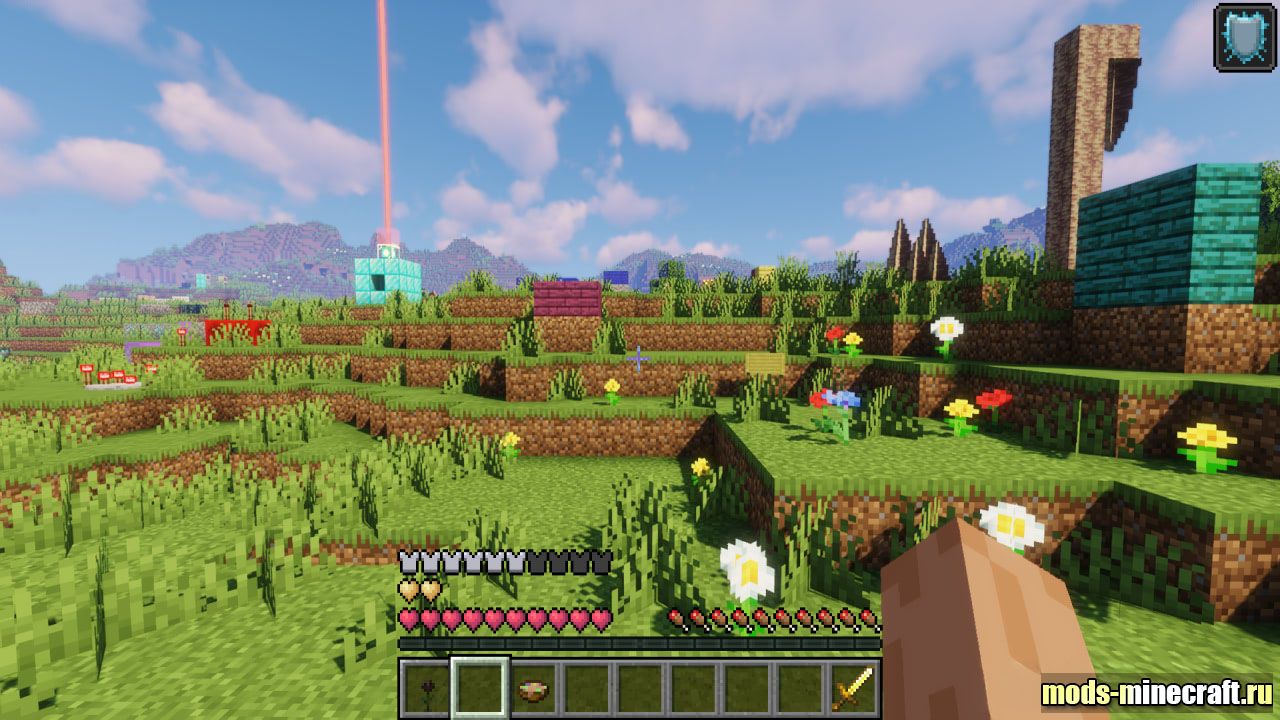This screenshot has height=720, width=1280.
Task: Select the stew bowl hotbar slot
Action: pyautogui.click(x=534, y=688)
